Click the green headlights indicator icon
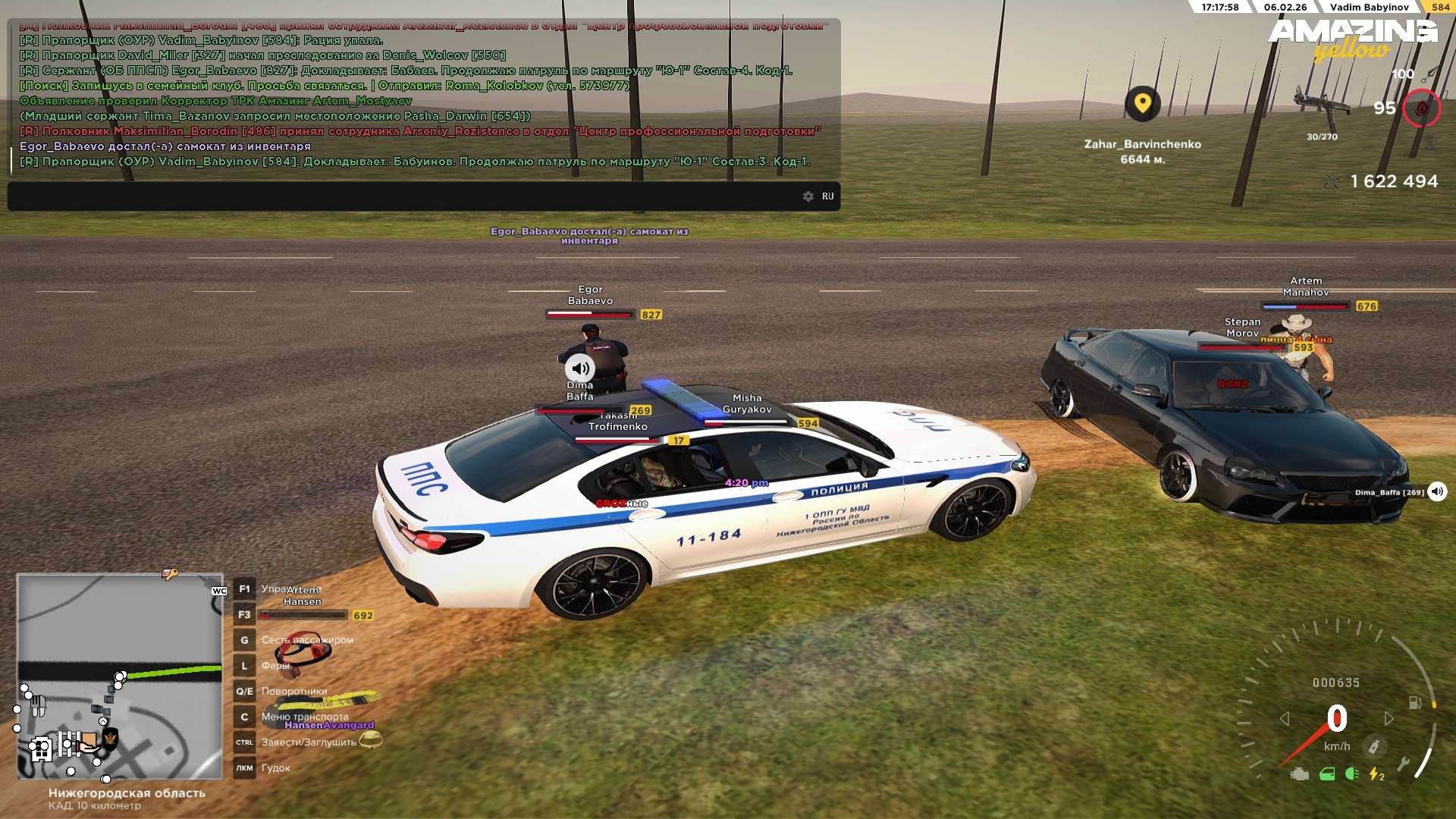This screenshot has width=1456, height=819. [x=1351, y=774]
